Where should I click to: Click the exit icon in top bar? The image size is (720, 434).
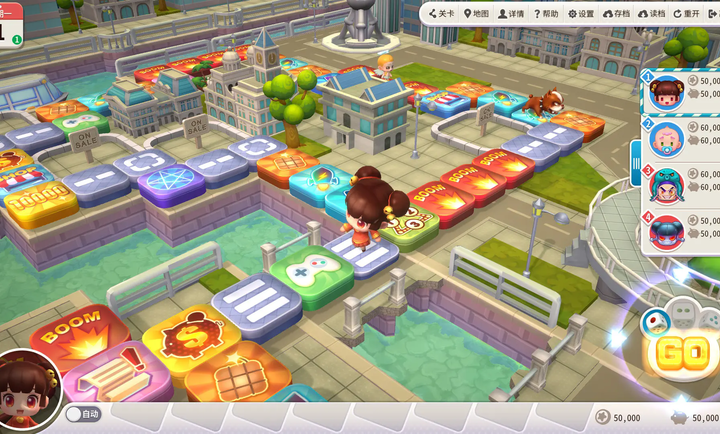pos(713,12)
